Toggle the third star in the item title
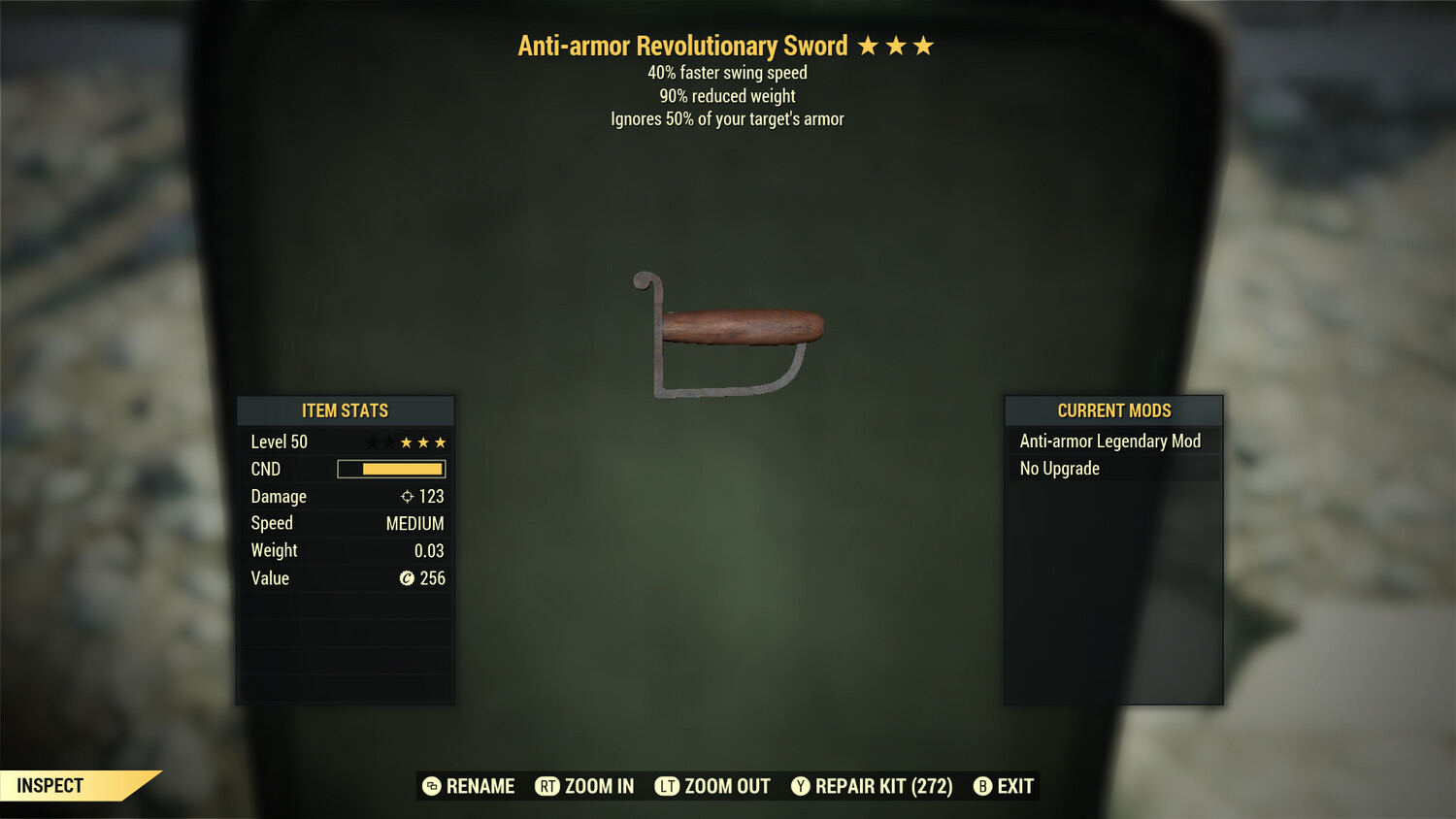 click(x=925, y=46)
